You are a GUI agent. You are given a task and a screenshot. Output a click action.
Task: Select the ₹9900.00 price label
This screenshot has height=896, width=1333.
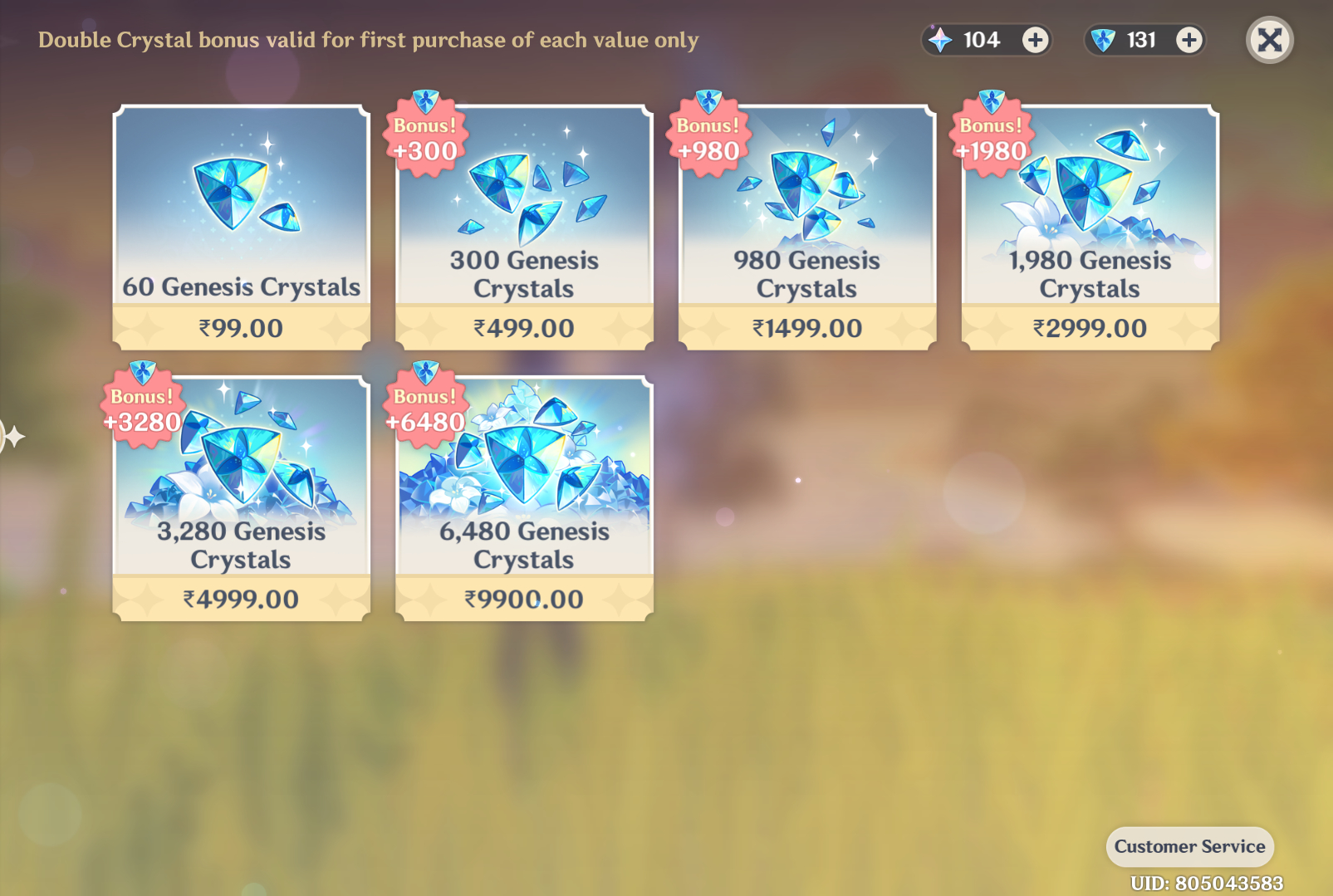(x=522, y=598)
